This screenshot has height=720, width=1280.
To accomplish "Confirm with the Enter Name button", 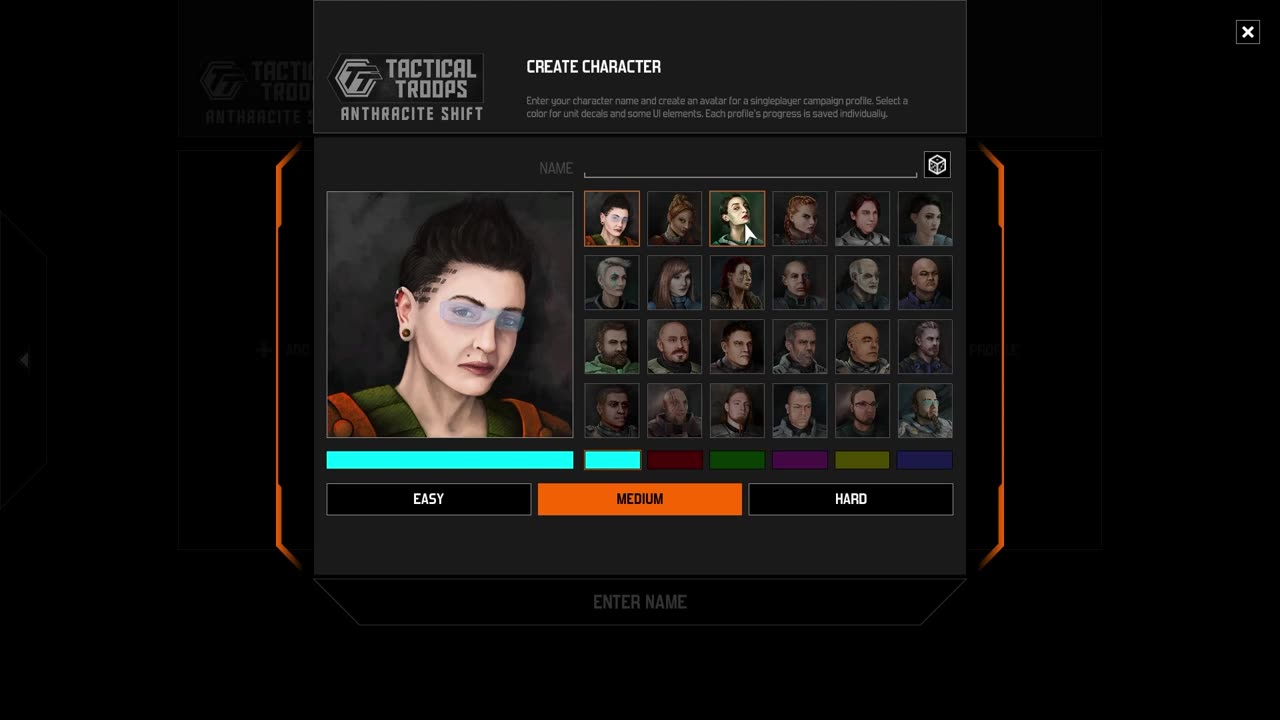I will coord(640,602).
